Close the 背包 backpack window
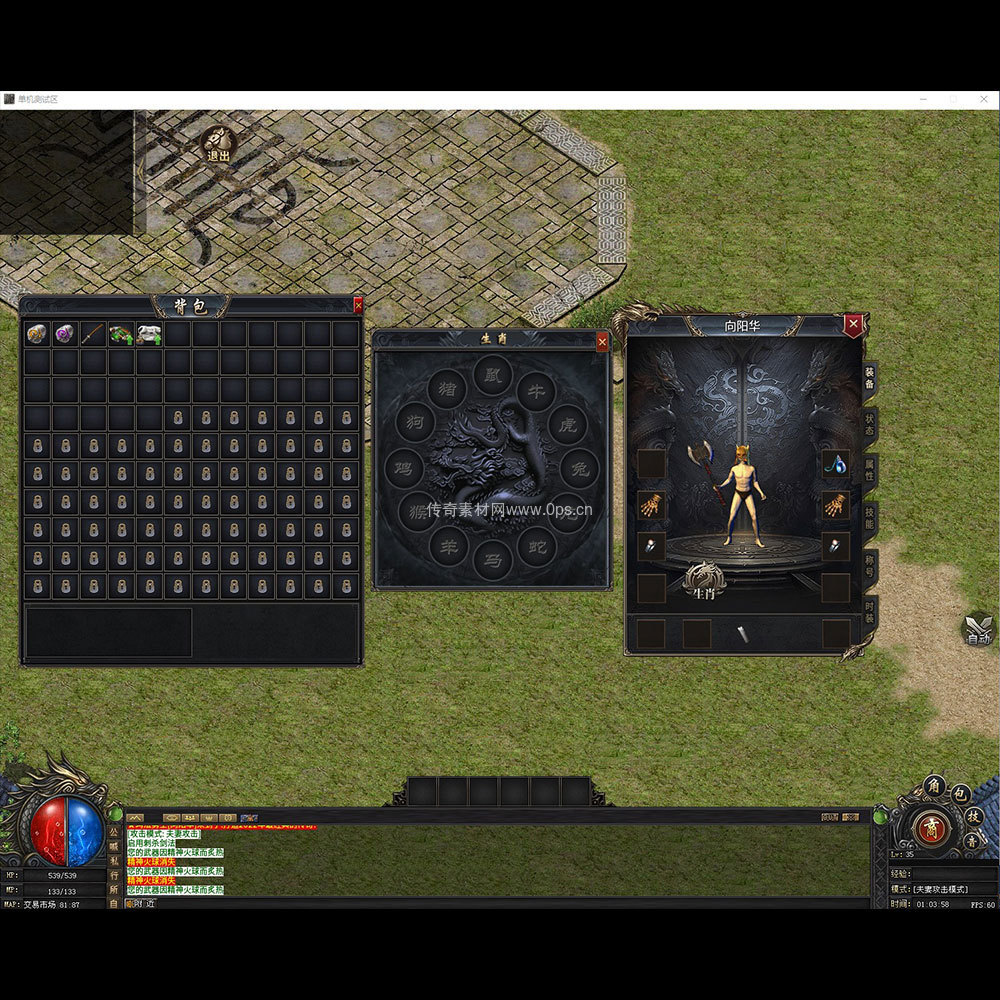The height and width of the screenshot is (1000, 1000). coord(358,306)
